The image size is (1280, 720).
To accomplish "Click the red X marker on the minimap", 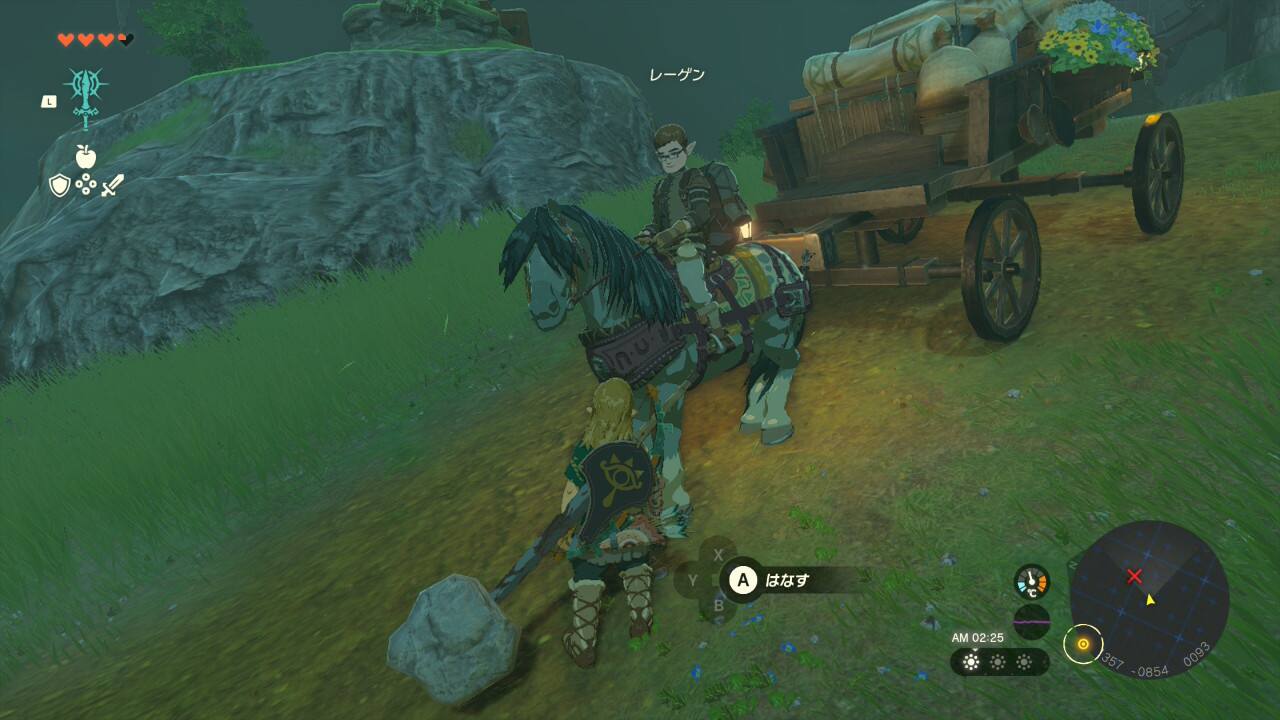I will [x=1134, y=576].
